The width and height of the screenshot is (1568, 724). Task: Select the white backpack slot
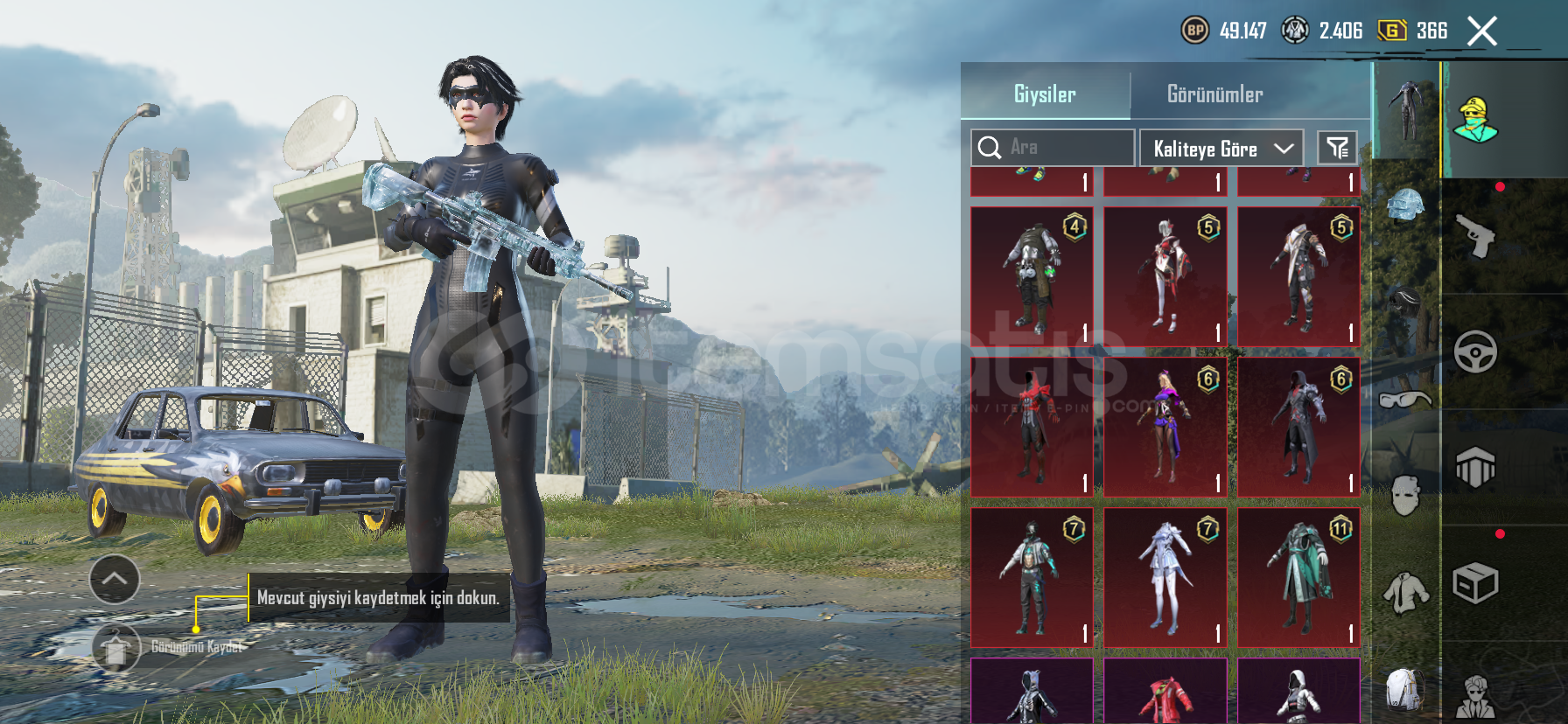tap(1406, 689)
